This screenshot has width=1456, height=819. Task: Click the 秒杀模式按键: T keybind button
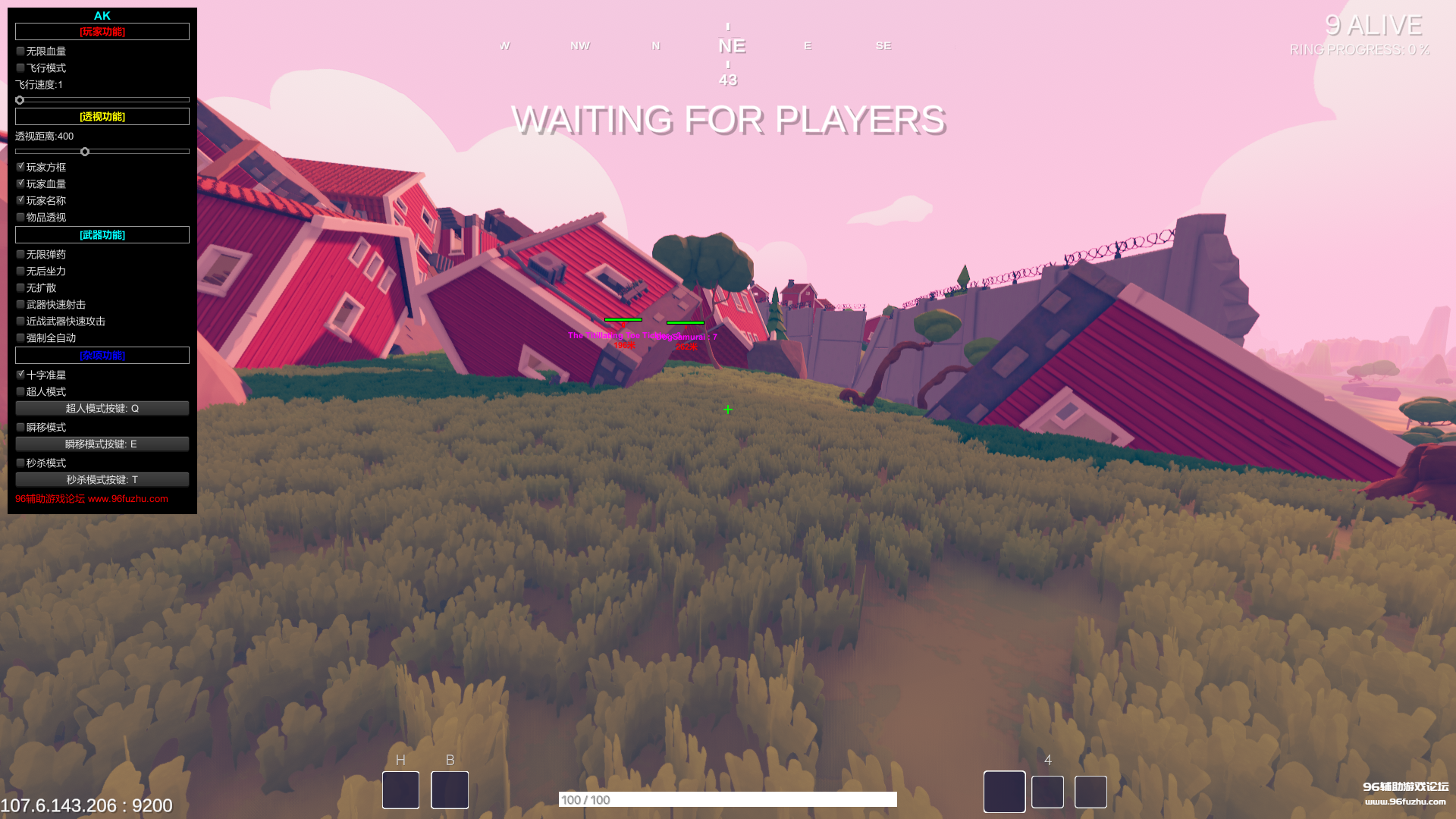point(102,479)
